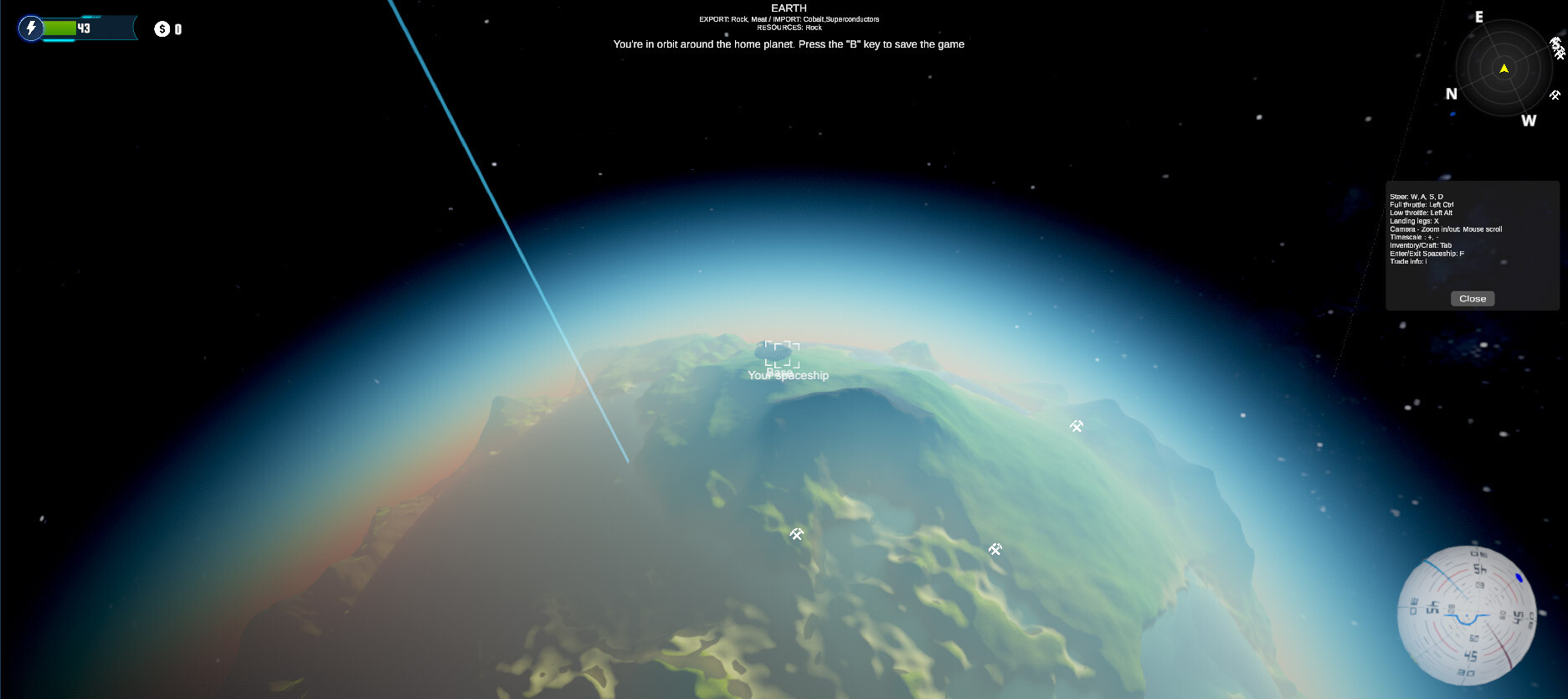Toggle the navball attitude indicator
The width and height of the screenshot is (1568, 699).
click(x=1469, y=617)
